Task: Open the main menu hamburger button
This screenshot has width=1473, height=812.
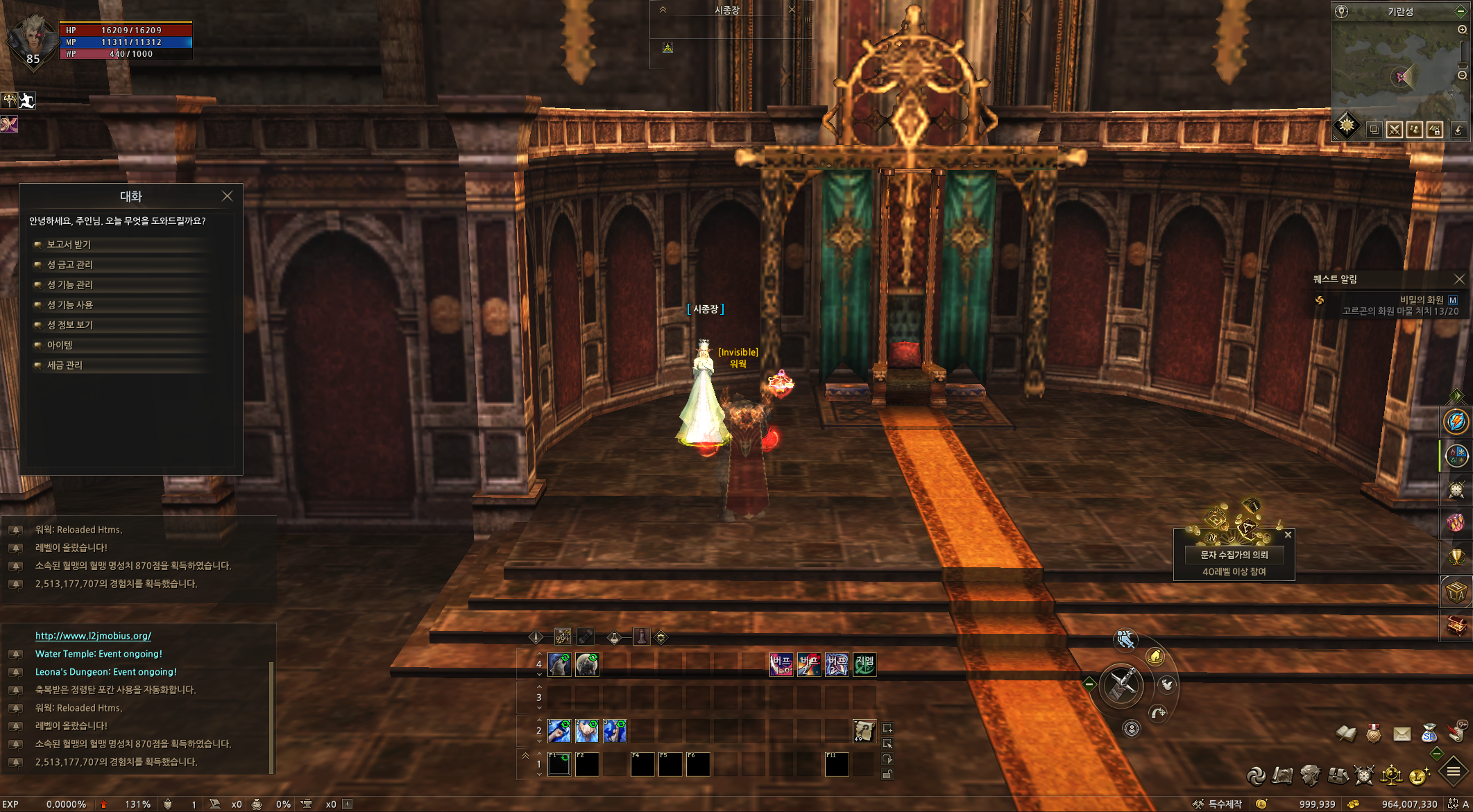Action: click(x=1453, y=771)
